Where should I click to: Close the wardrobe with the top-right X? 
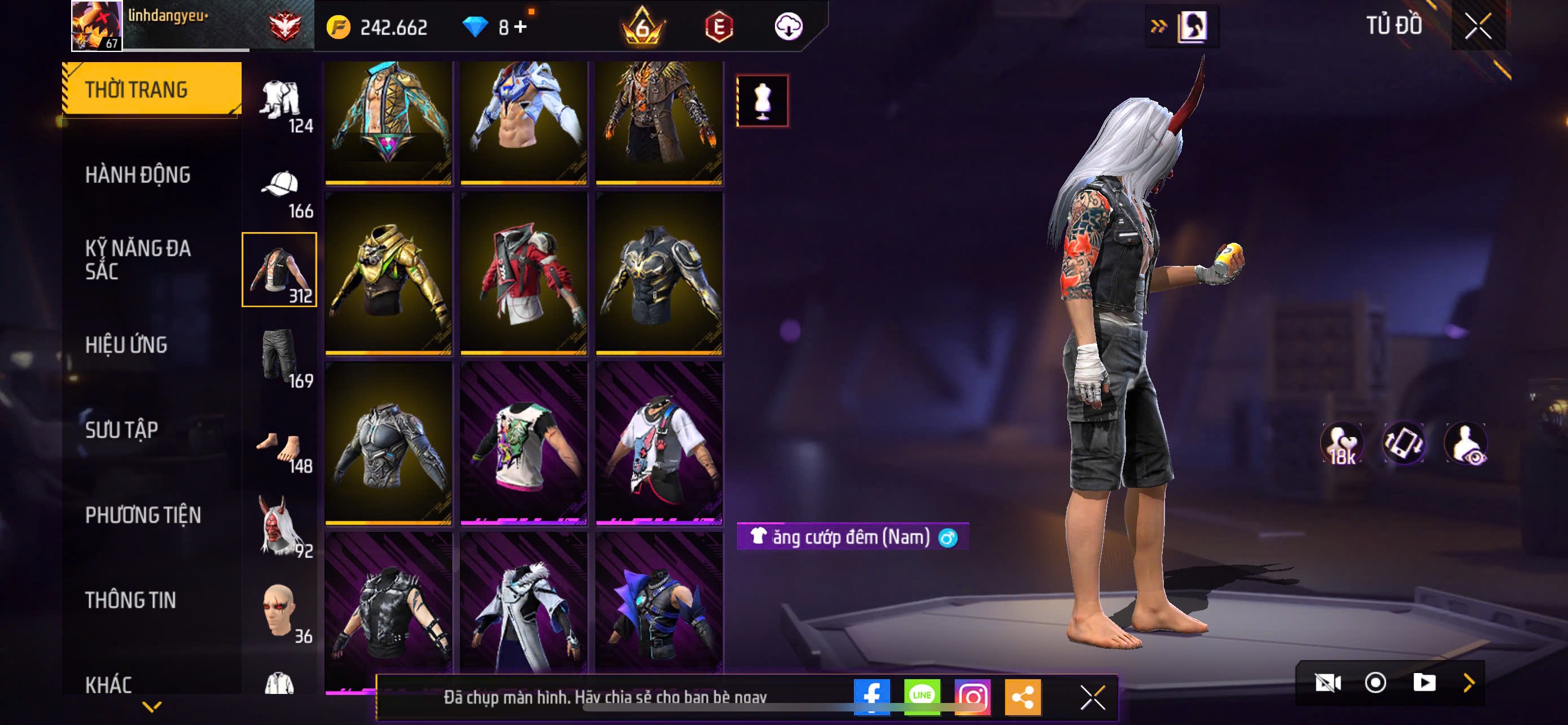1478,26
